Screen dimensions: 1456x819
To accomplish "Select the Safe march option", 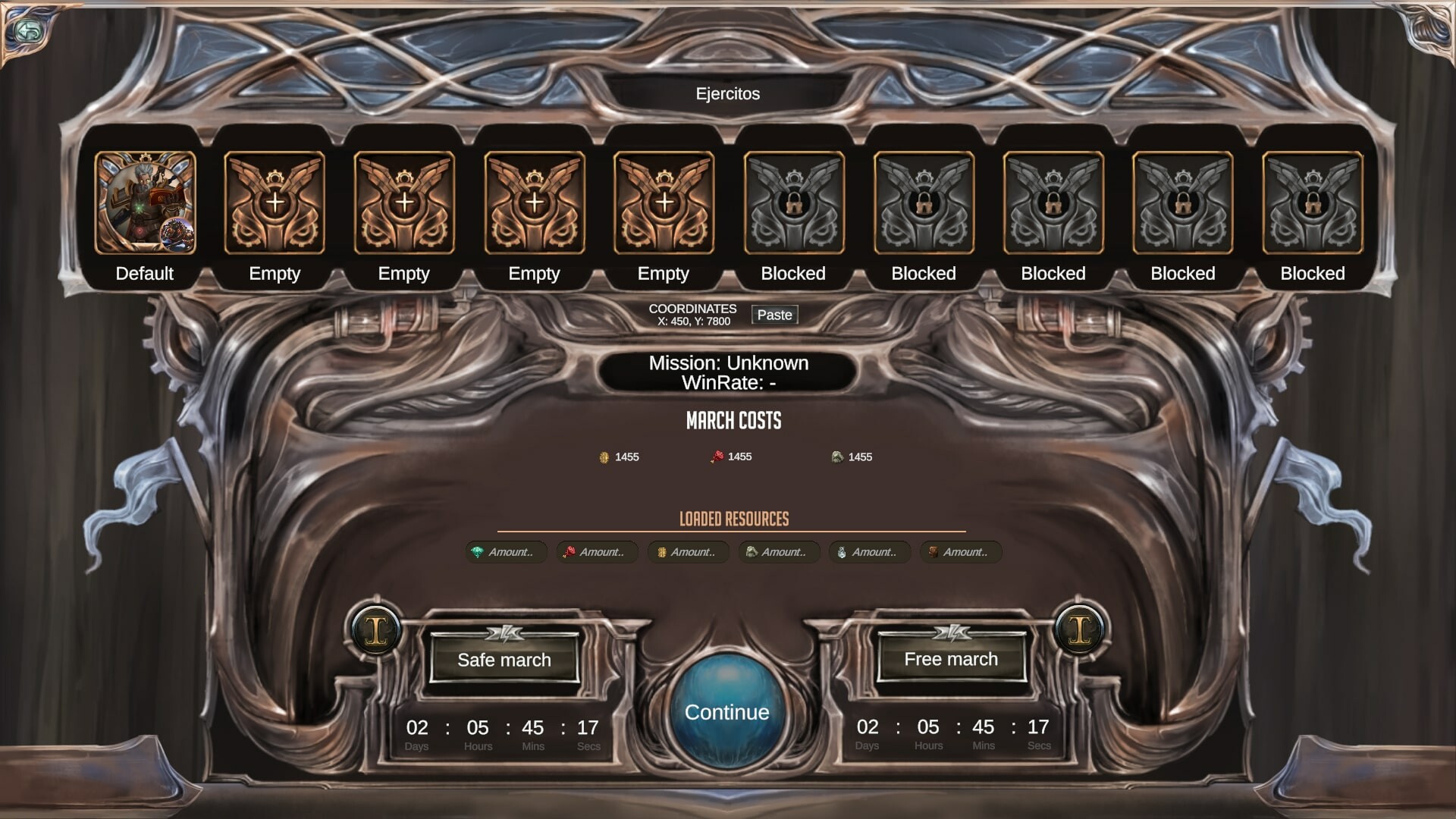I will pyautogui.click(x=503, y=660).
